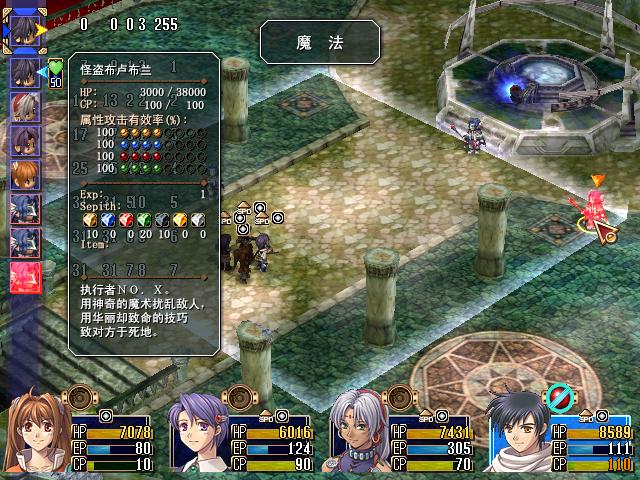Select the red enemy portrait in turn order
The image size is (640, 480).
click(24, 276)
